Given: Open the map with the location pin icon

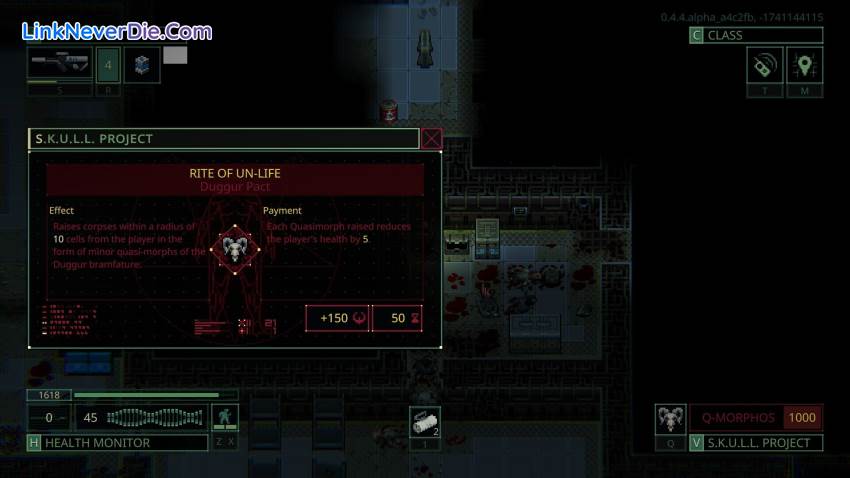Looking at the screenshot, I should [805, 66].
